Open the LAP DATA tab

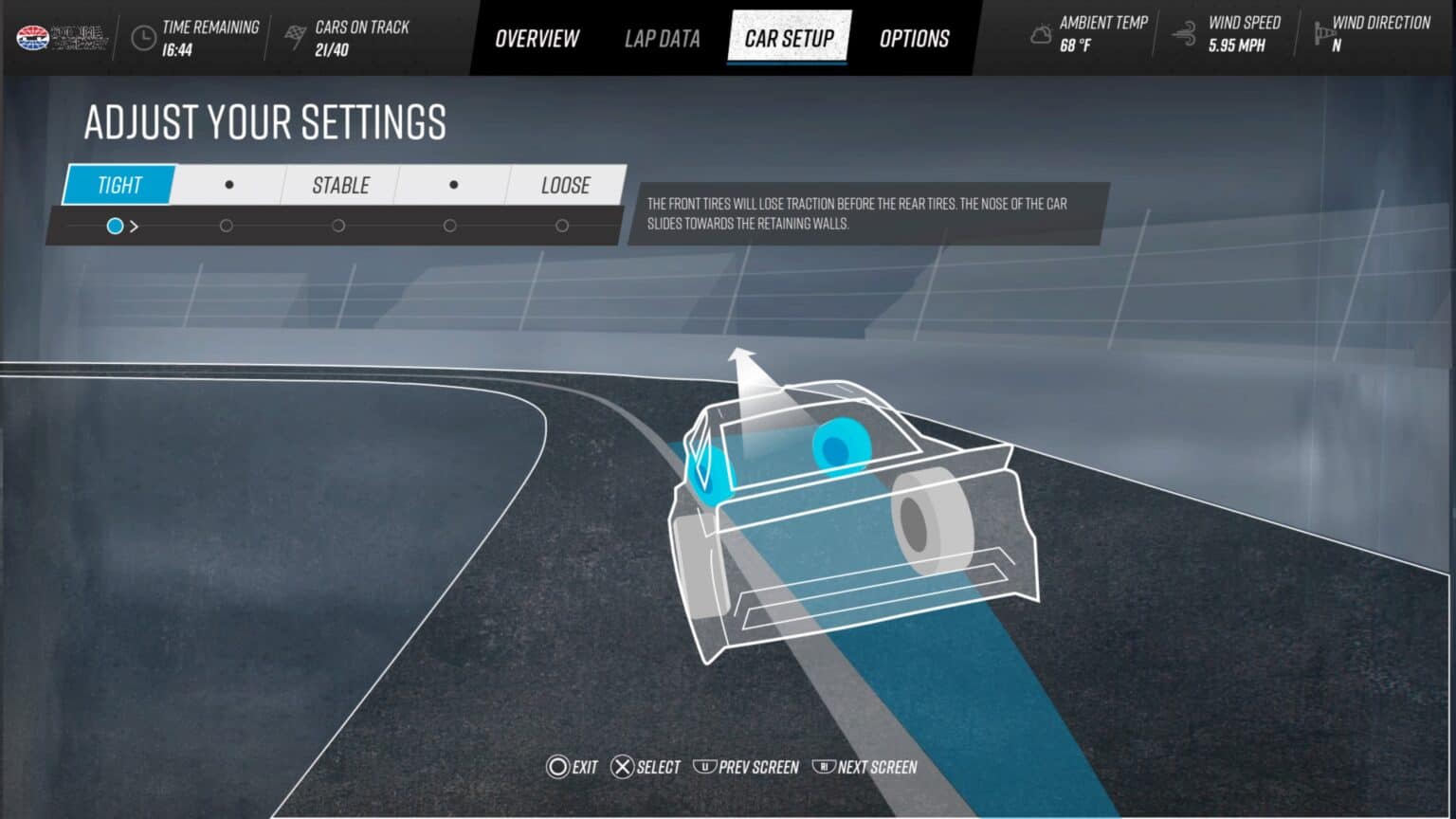click(x=662, y=38)
